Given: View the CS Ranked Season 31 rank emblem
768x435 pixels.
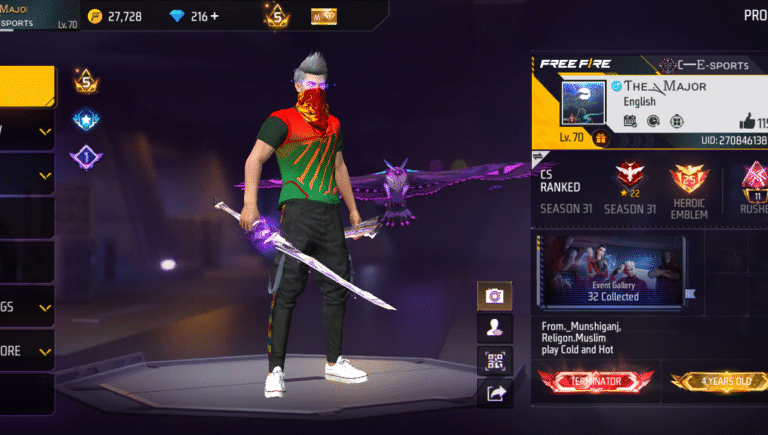Looking at the screenshot, I should click(627, 176).
